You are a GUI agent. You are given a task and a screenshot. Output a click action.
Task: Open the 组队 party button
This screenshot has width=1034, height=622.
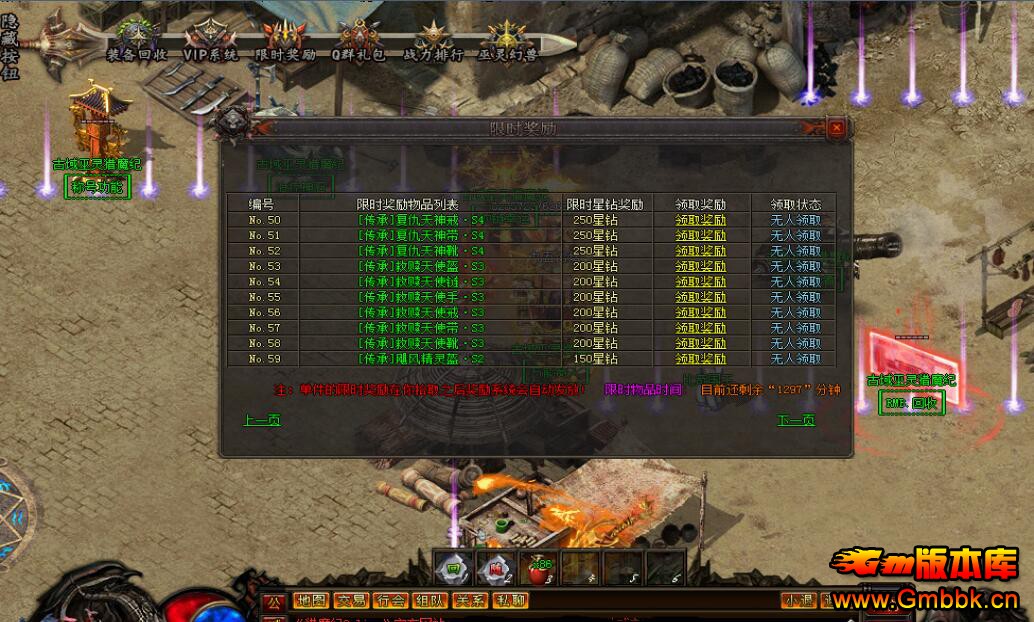[x=430, y=601]
